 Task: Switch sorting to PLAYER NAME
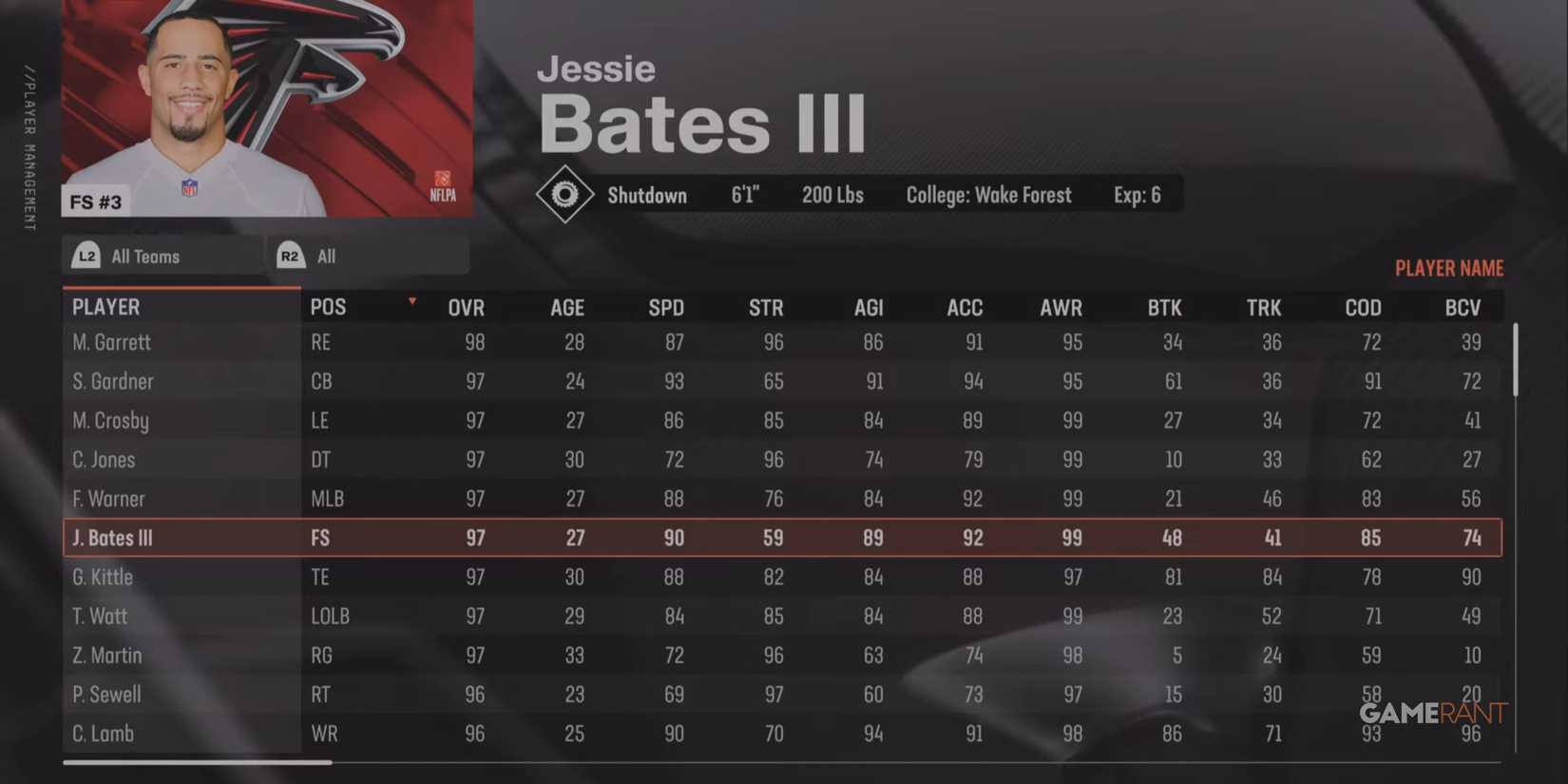(x=1449, y=268)
